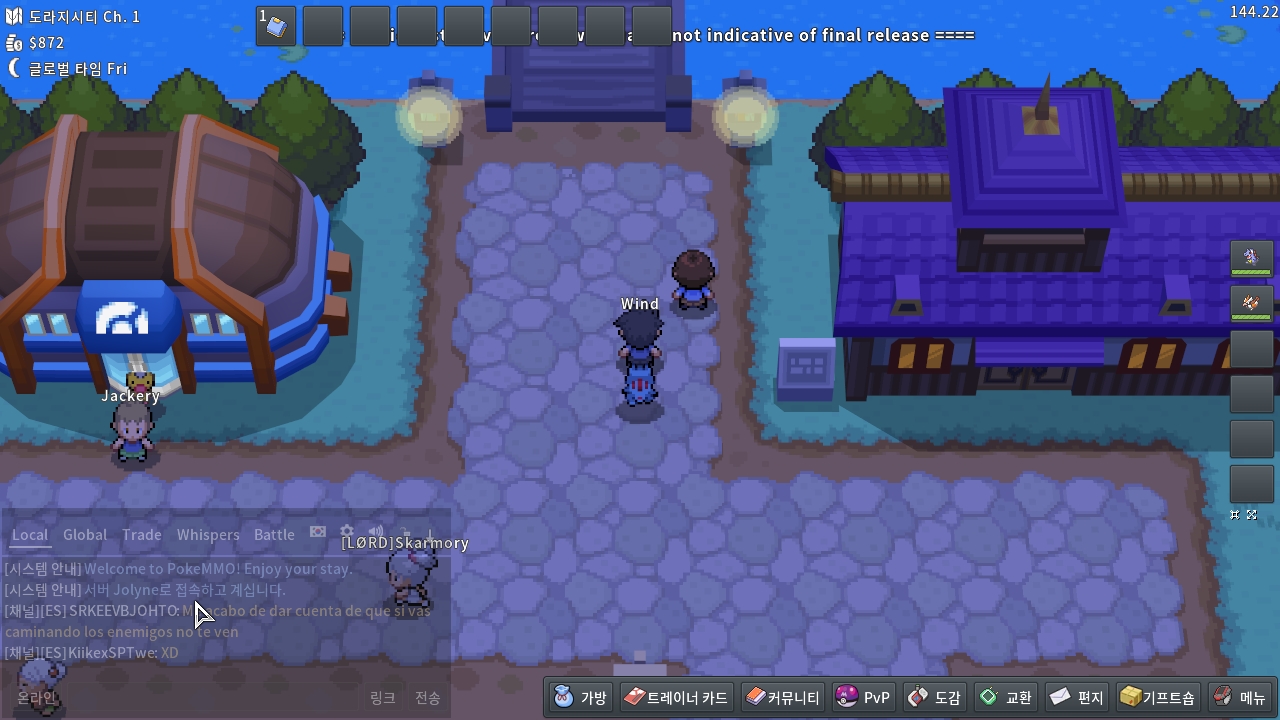
Task: Open chat settings gear icon
Action: click(x=347, y=533)
